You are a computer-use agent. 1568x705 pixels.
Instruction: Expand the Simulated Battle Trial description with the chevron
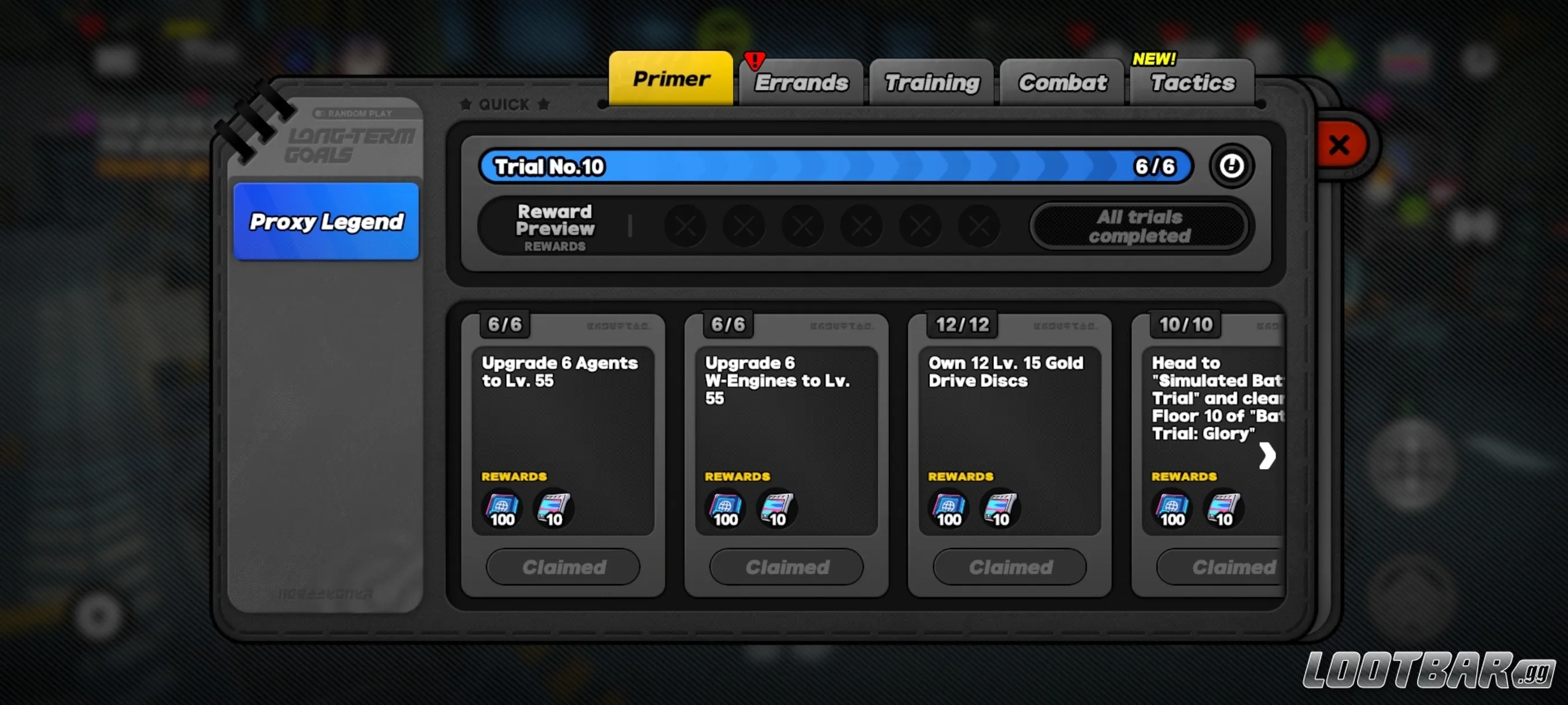1268,455
